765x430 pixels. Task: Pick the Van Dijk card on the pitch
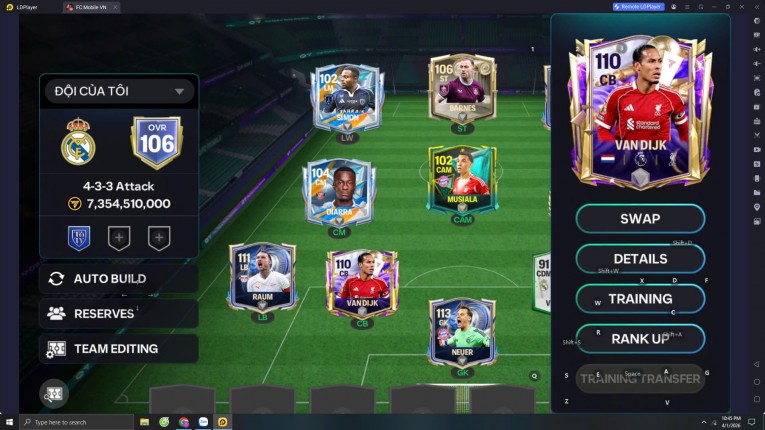(x=362, y=281)
